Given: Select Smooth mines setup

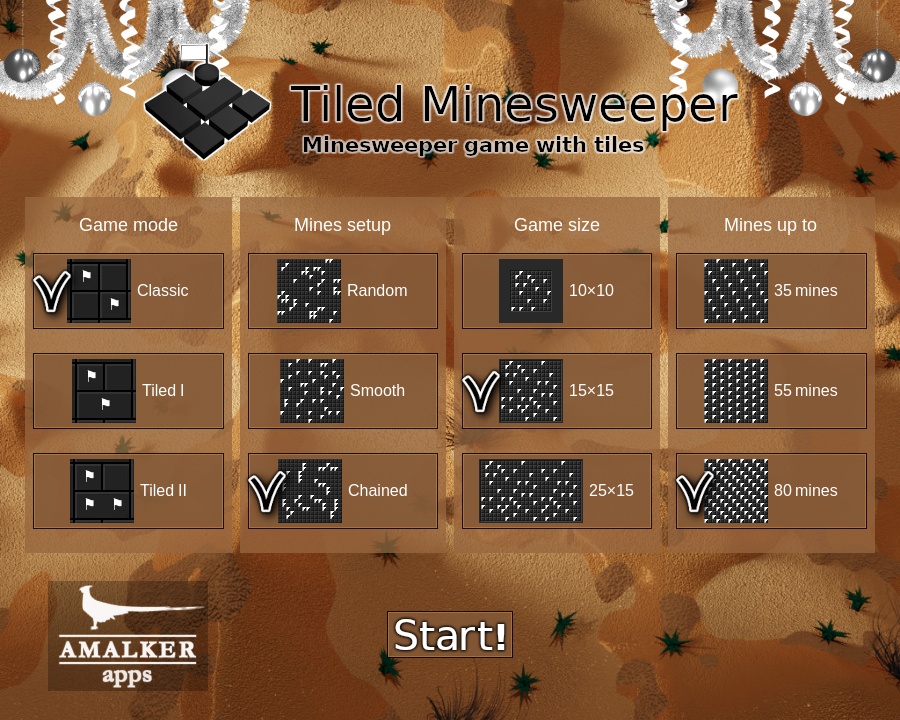Looking at the screenshot, I should click(x=343, y=391).
